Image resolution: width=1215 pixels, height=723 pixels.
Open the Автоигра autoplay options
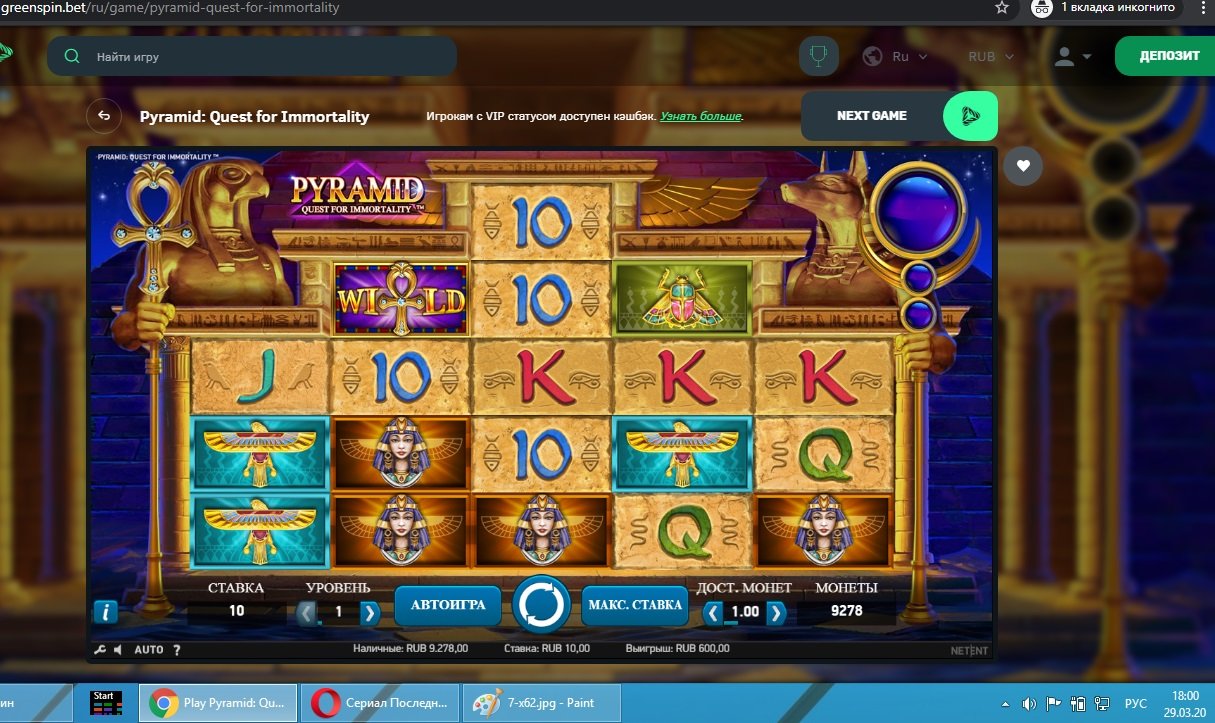448,605
